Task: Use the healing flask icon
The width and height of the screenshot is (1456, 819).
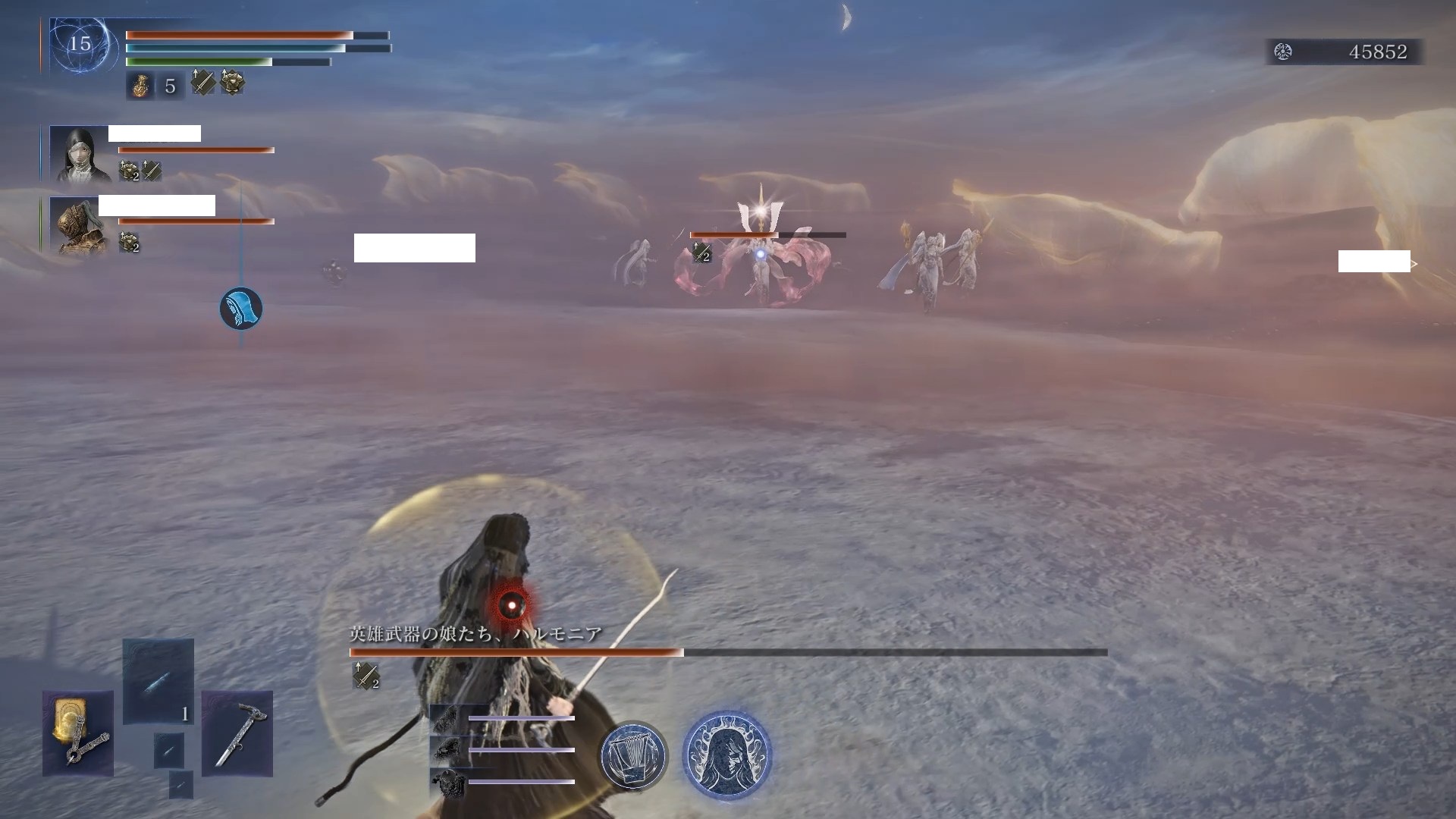Action: pos(140,86)
